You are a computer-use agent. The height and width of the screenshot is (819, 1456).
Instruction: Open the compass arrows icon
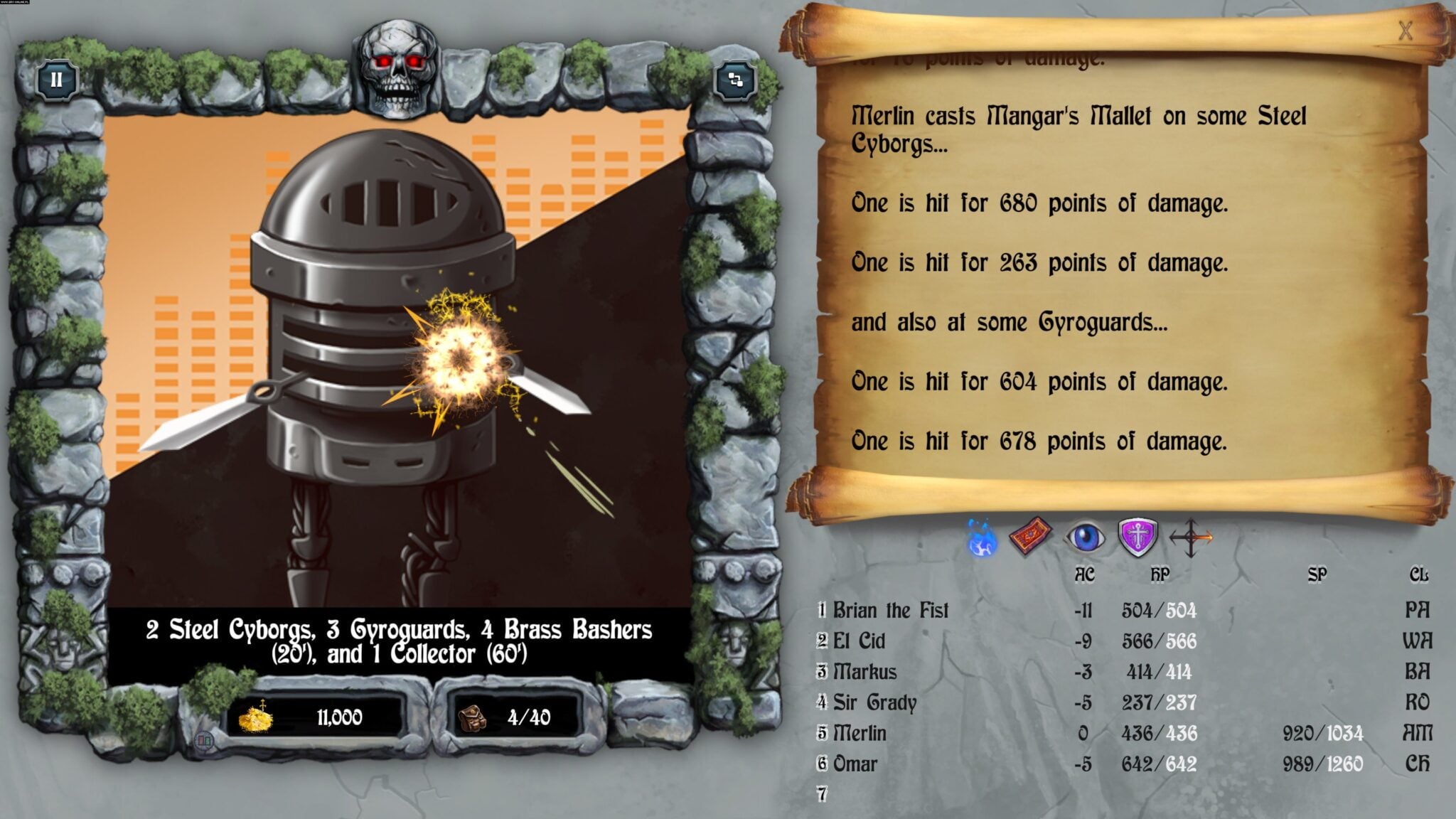[x=1191, y=537]
